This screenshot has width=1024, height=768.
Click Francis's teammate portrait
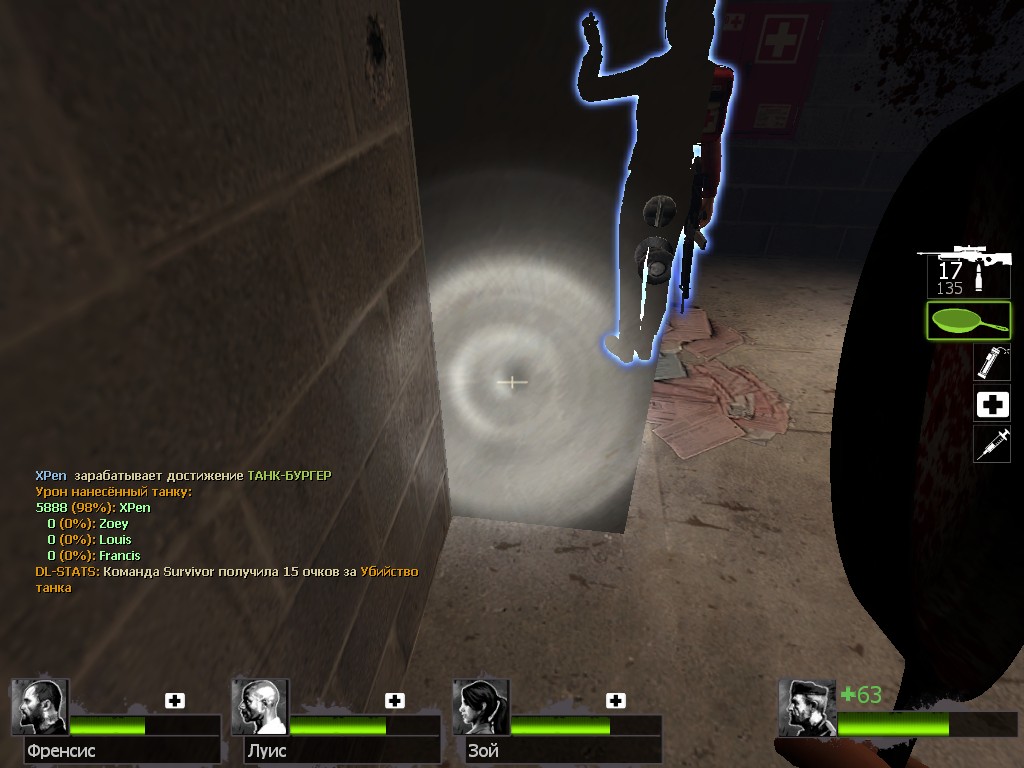tap(39, 707)
